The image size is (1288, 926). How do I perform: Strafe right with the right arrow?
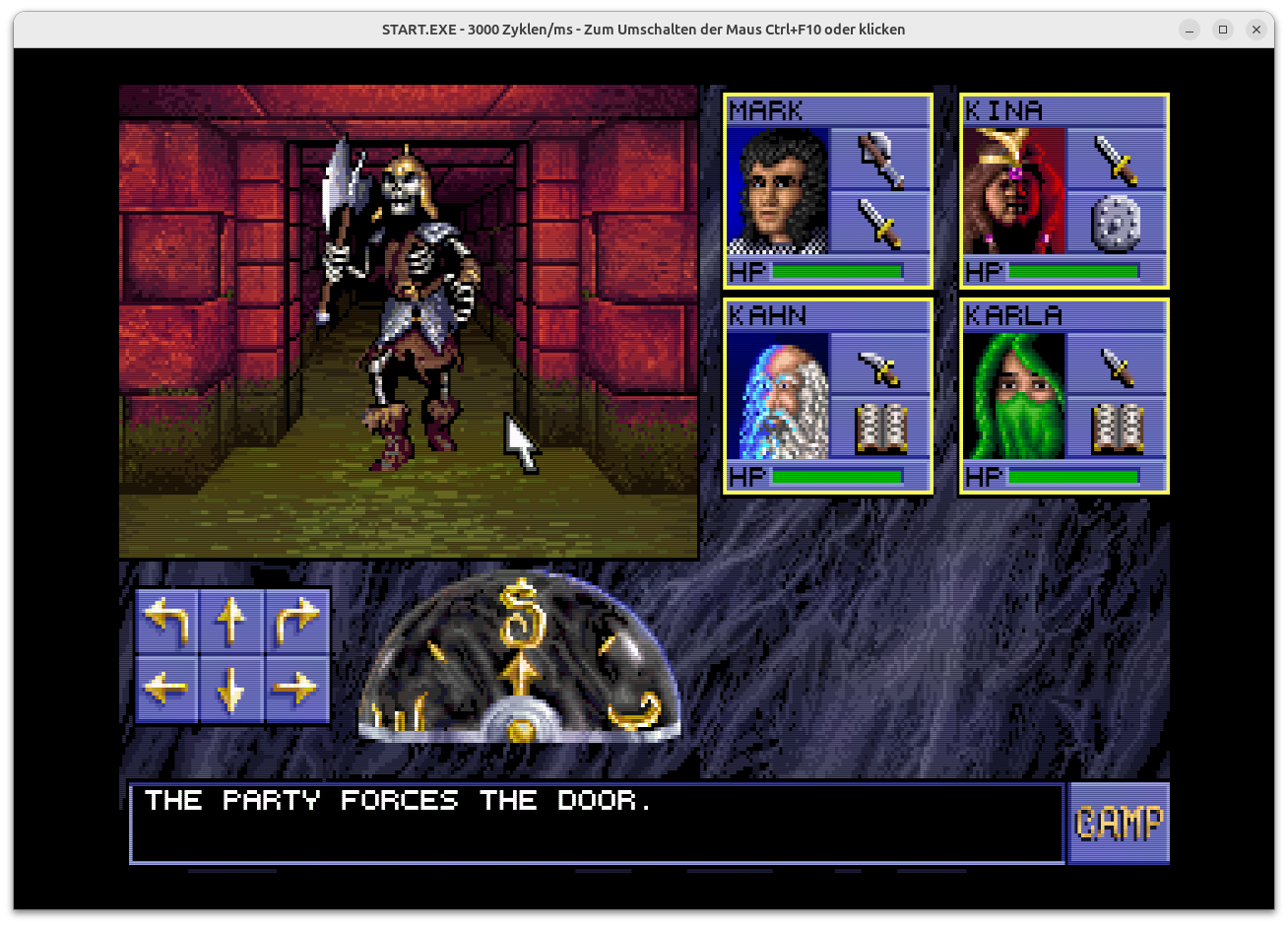[297, 688]
